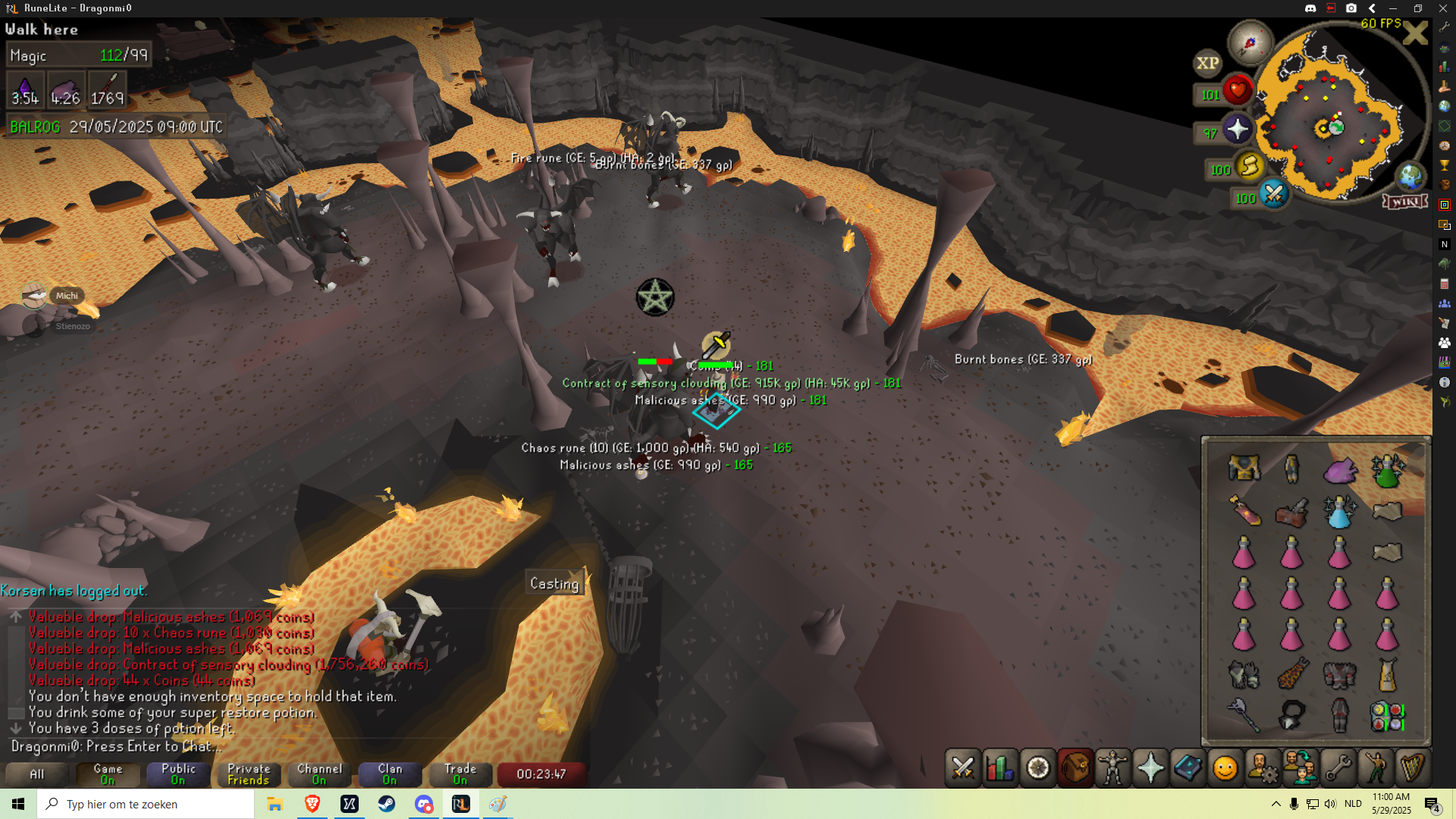Activate the special attack orb
The width and height of the screenshot is (1456, 819).
1273,194
